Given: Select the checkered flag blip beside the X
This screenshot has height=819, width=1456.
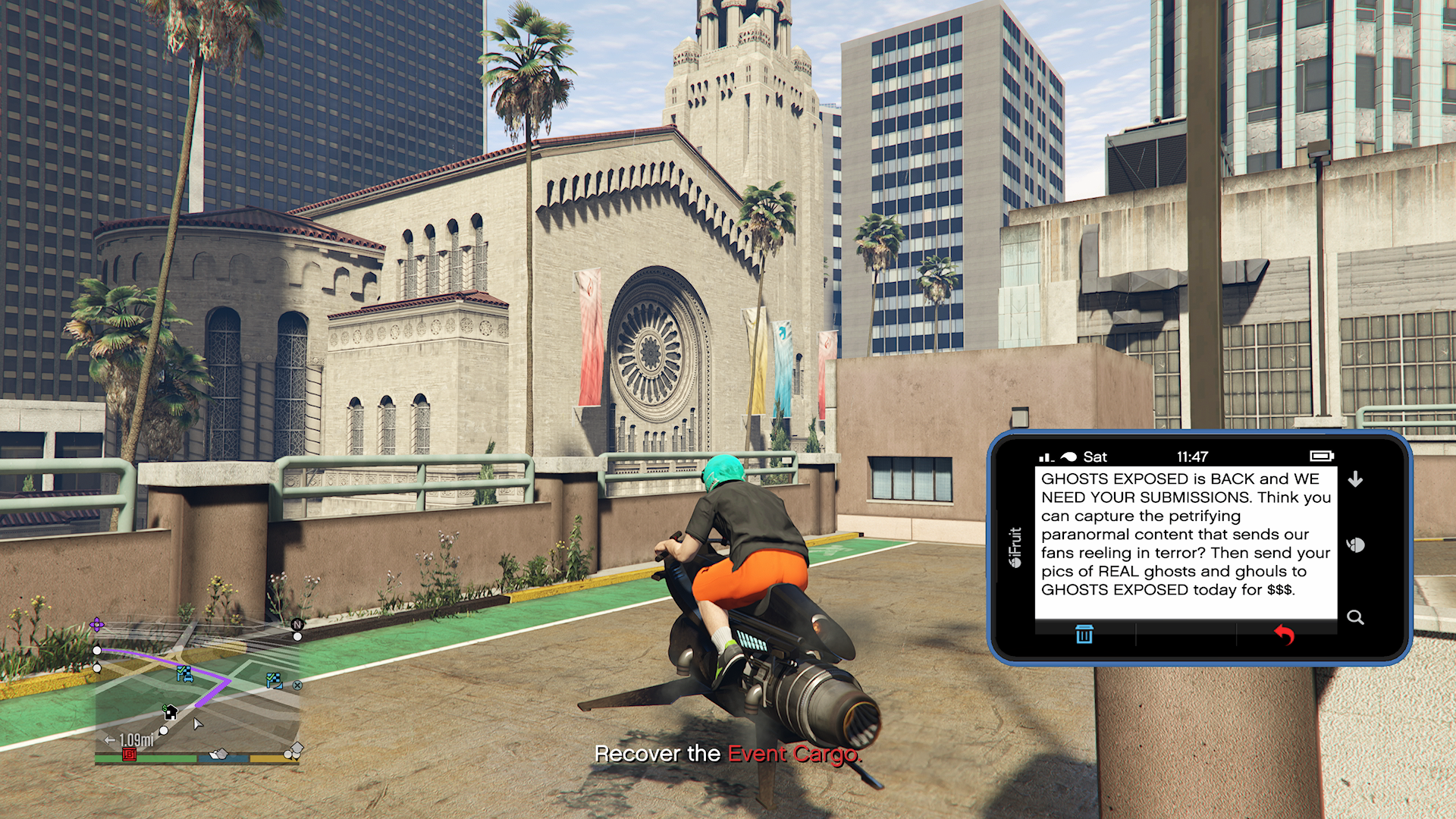Looking at the screenshot, I should [275, 680].
